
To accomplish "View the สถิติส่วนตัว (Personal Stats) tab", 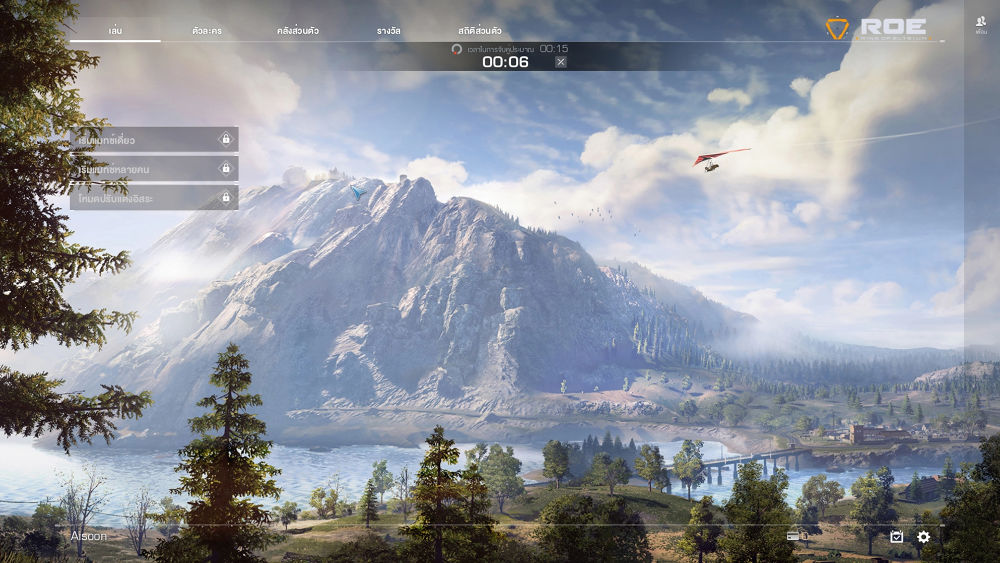I will pyautogui.click(x=480, y=31).
